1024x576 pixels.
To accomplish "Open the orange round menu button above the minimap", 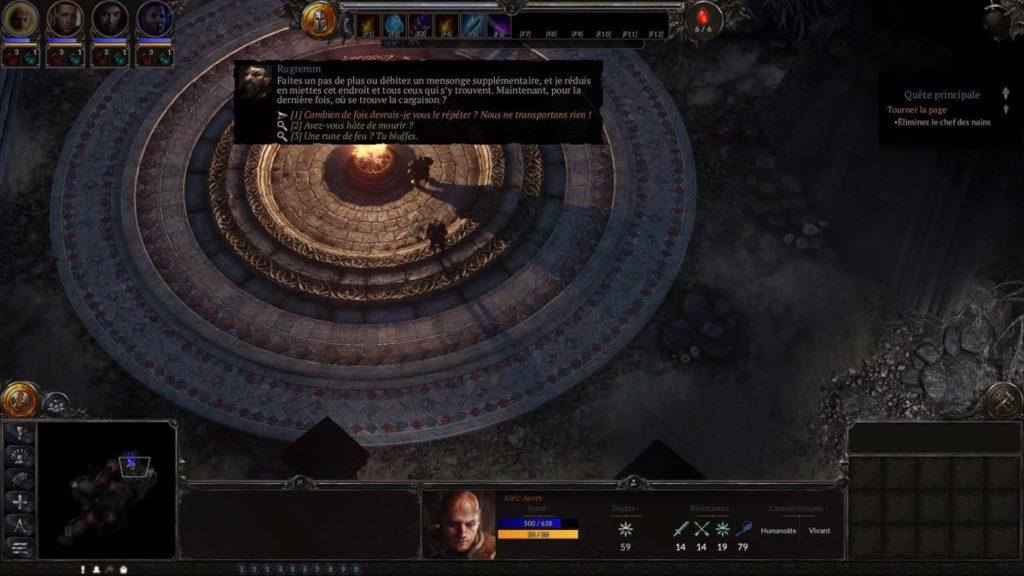I will 19,400.
